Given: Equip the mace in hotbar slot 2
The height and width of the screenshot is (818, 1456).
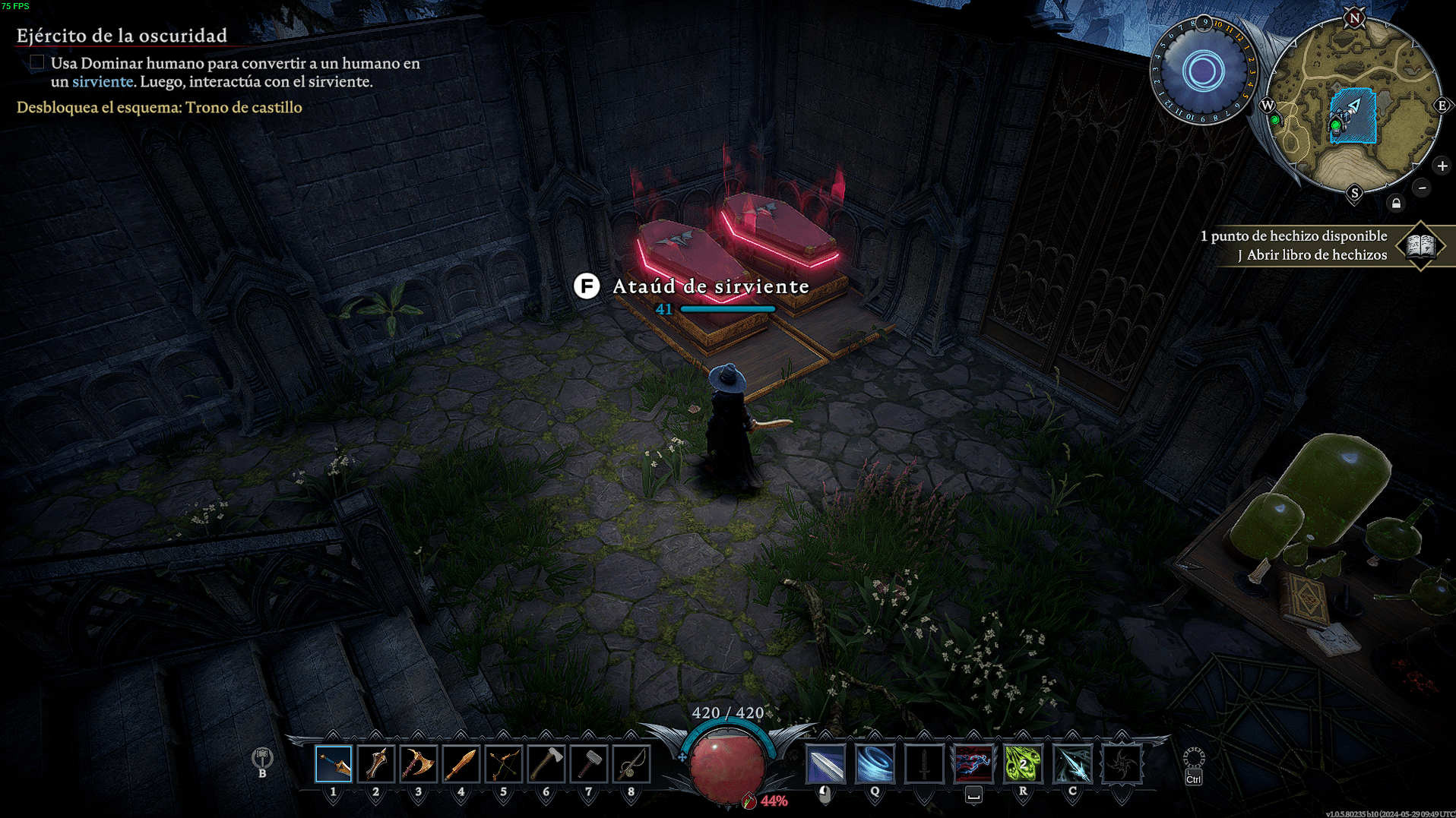Looking at the screenshot, I should click(376, 764).
